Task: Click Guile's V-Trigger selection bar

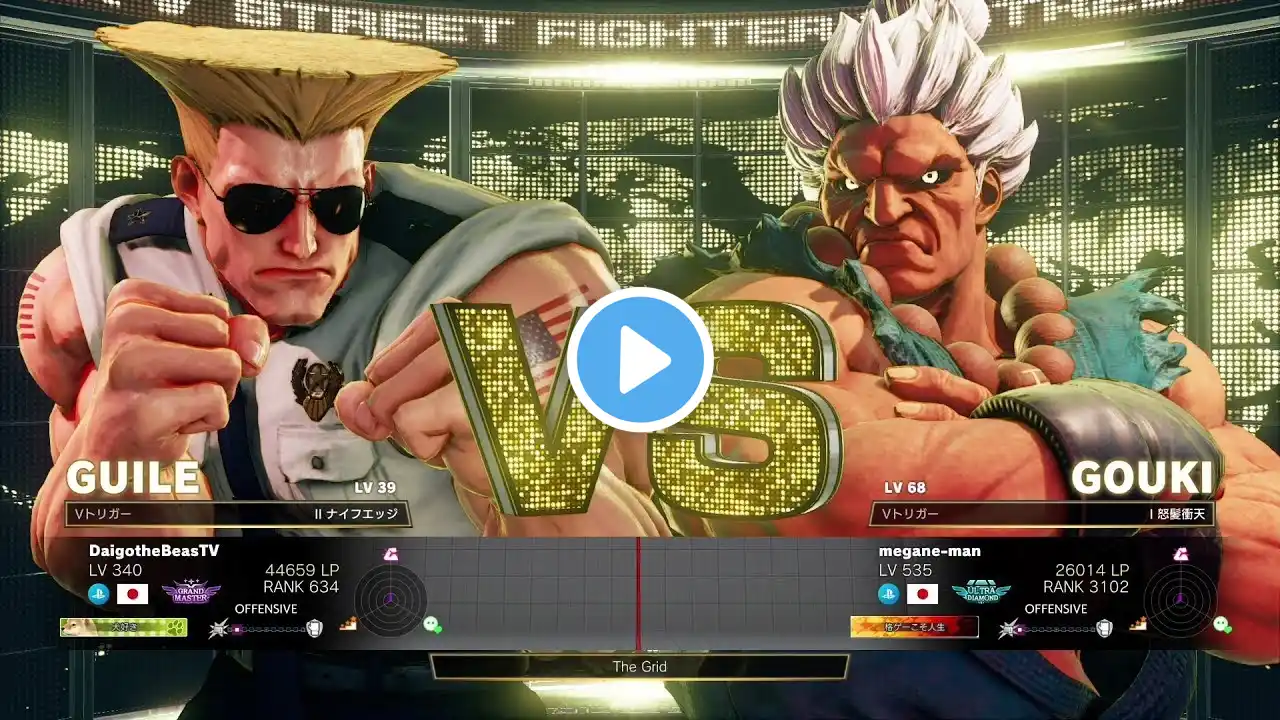Action: pos(237,514)
